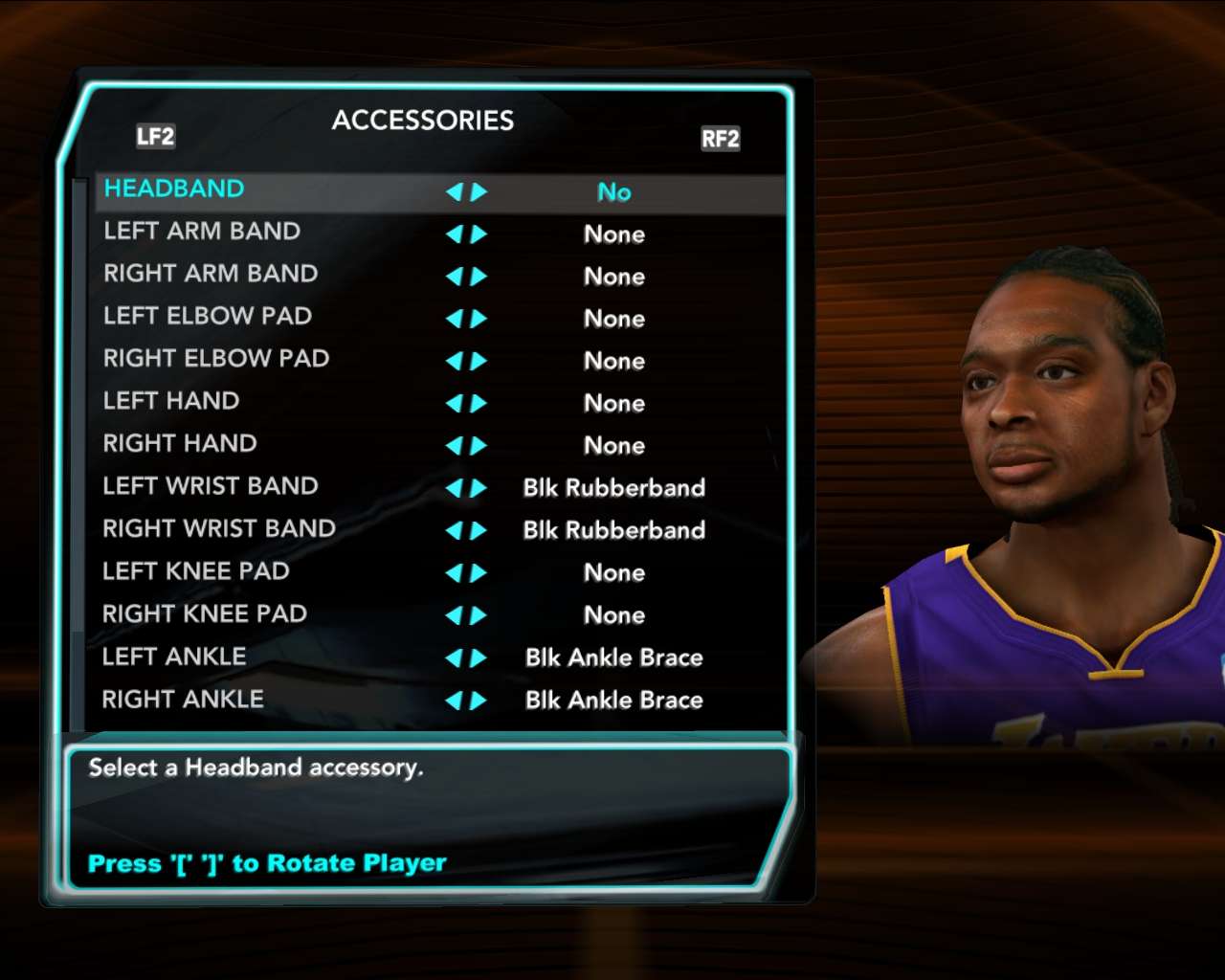Advance Left Knee Pad with right arrow
Image resolution: width=1225 pixels, height=980 pixels.
click(x=479, y=573)
